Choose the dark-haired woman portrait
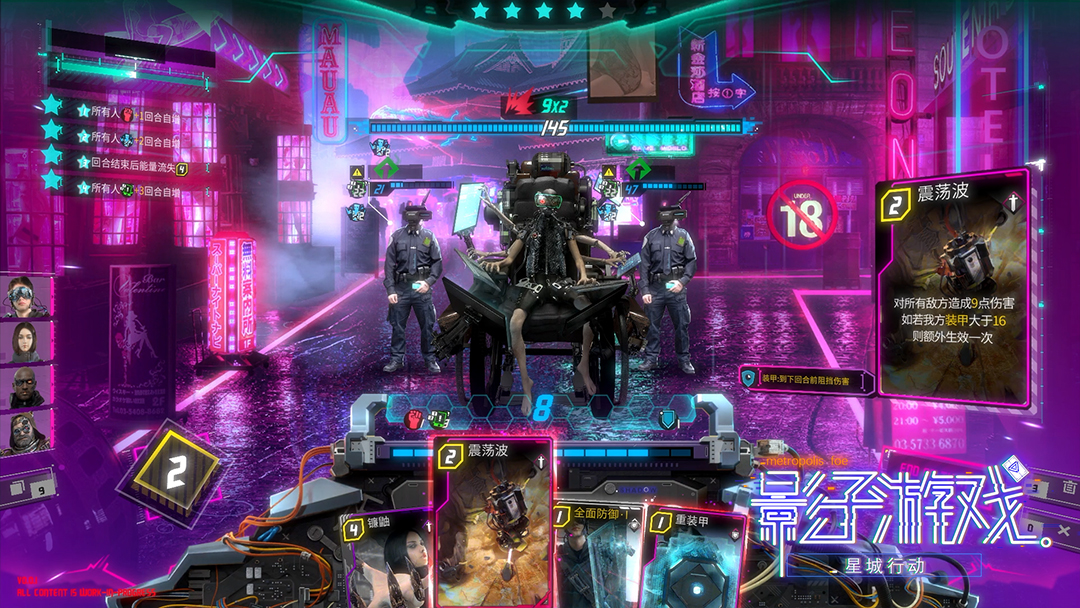 point(29,342)
